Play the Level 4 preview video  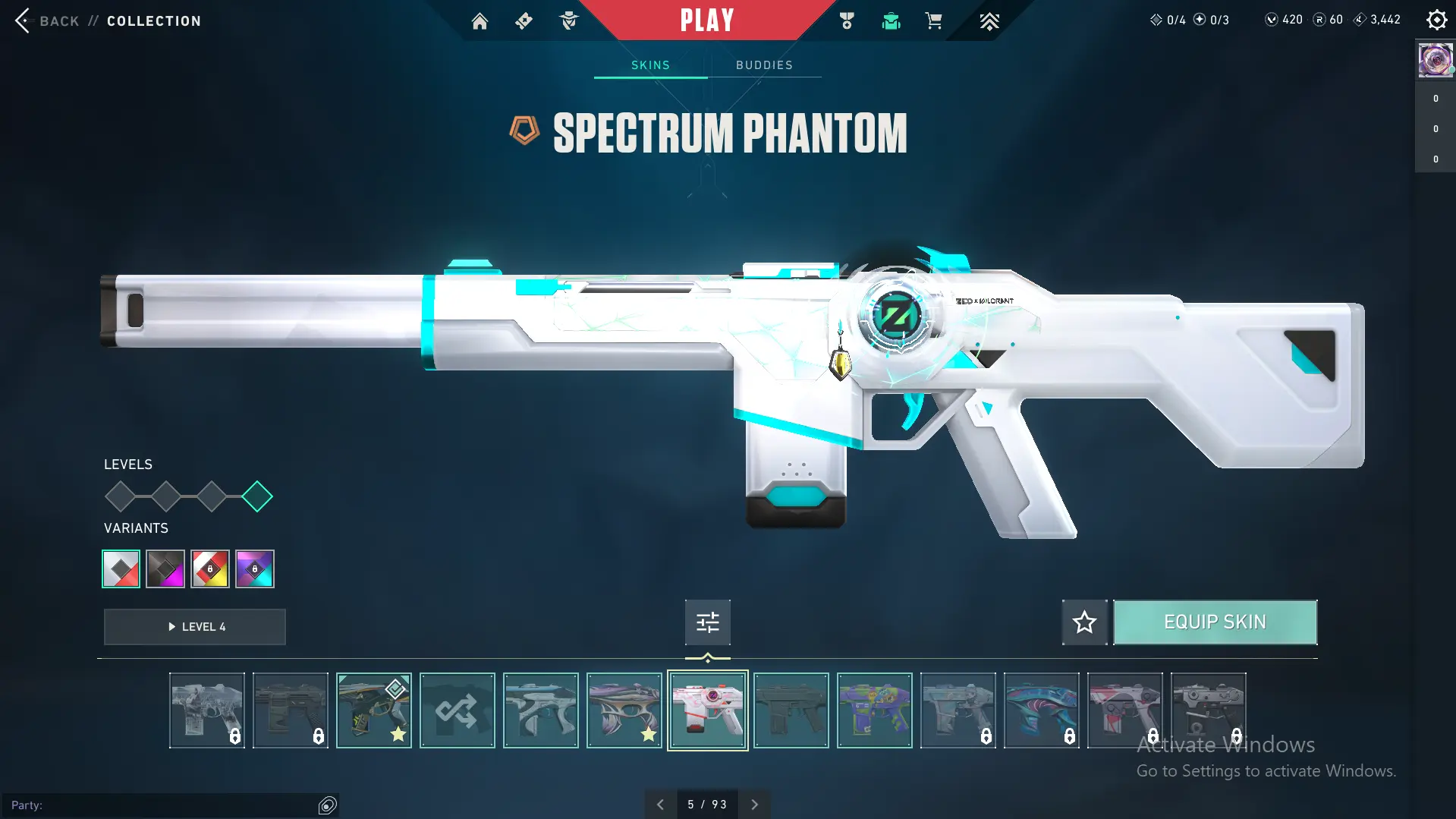(x=195, y=627)
